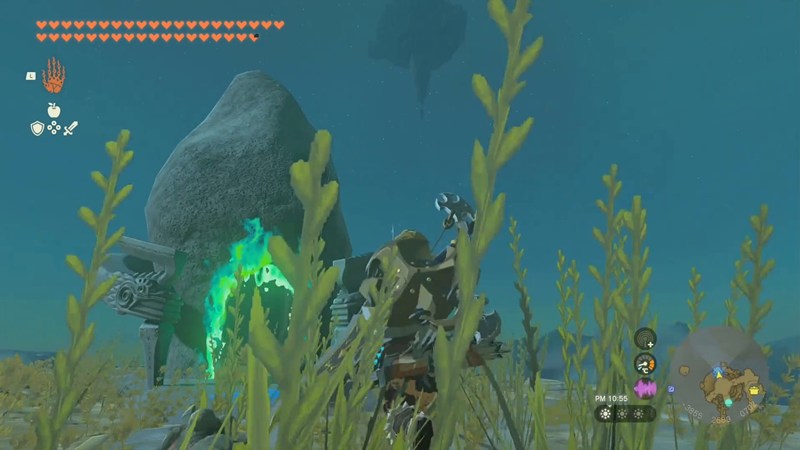Click the yellow cooking pot map marker
The image size is (800, 450).
click(x=754, y=390)
